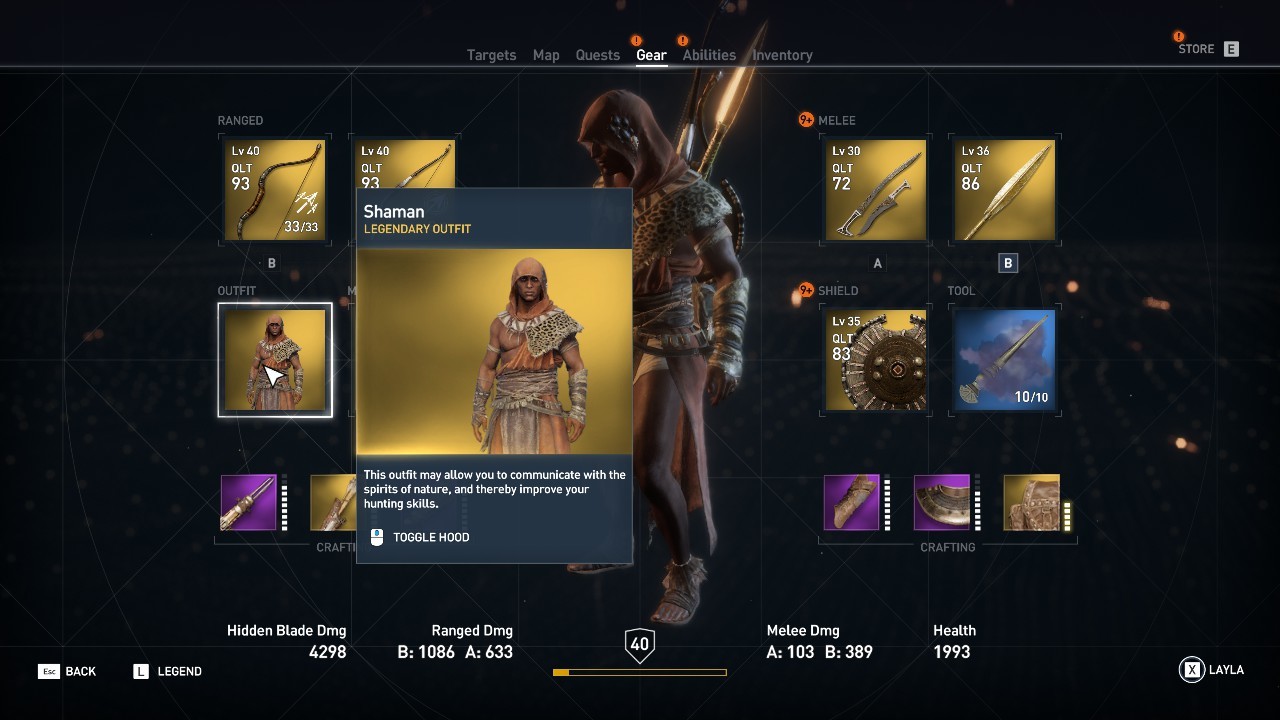Switch to the Inventory tab
The width and height of the screenshot is (1280, 720).
(x=782, y=55)
